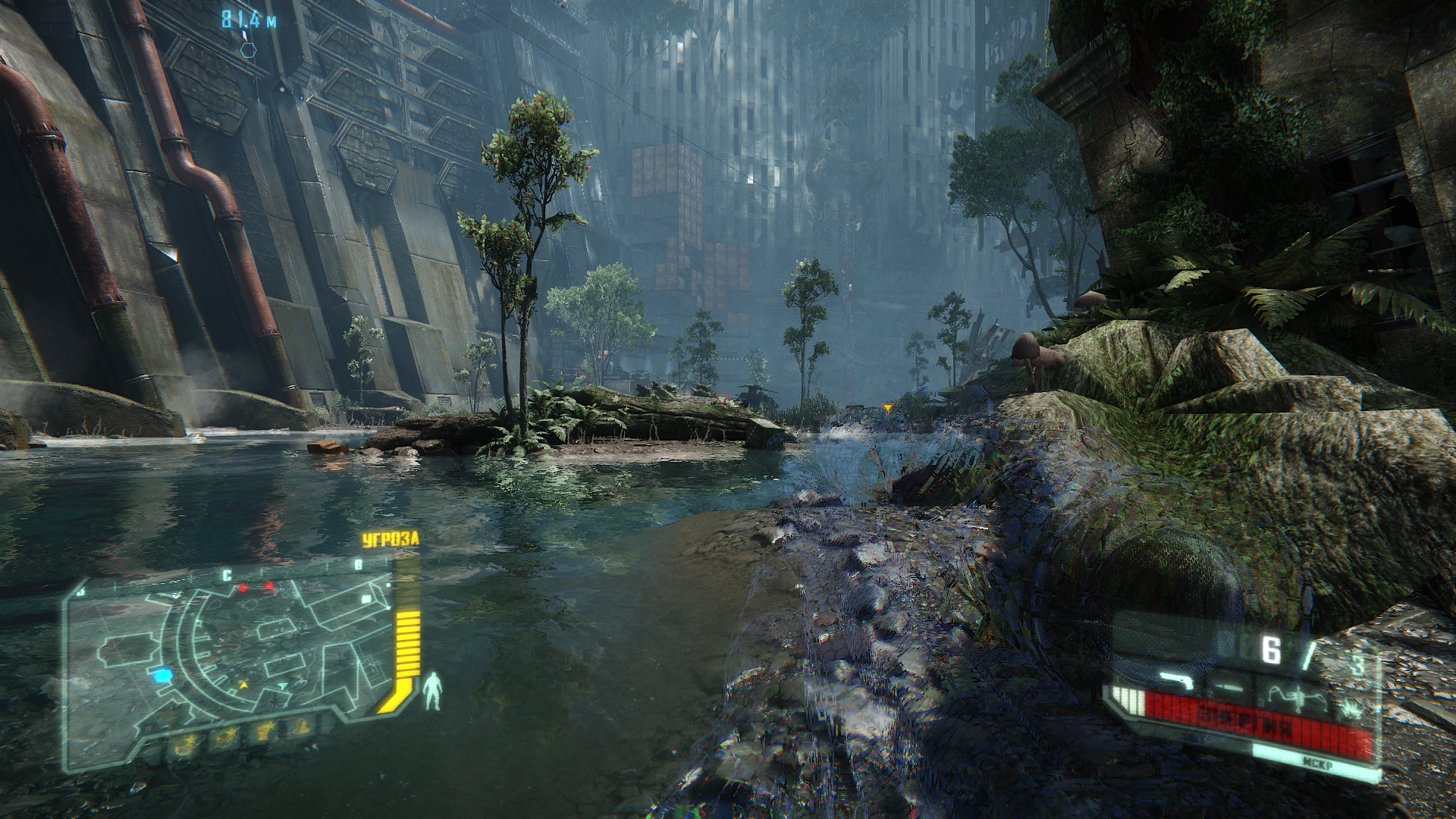The image size is (1456, 819).
Task: Click the yellow triangle marker above the stream
Action: (x=888, y=408)
